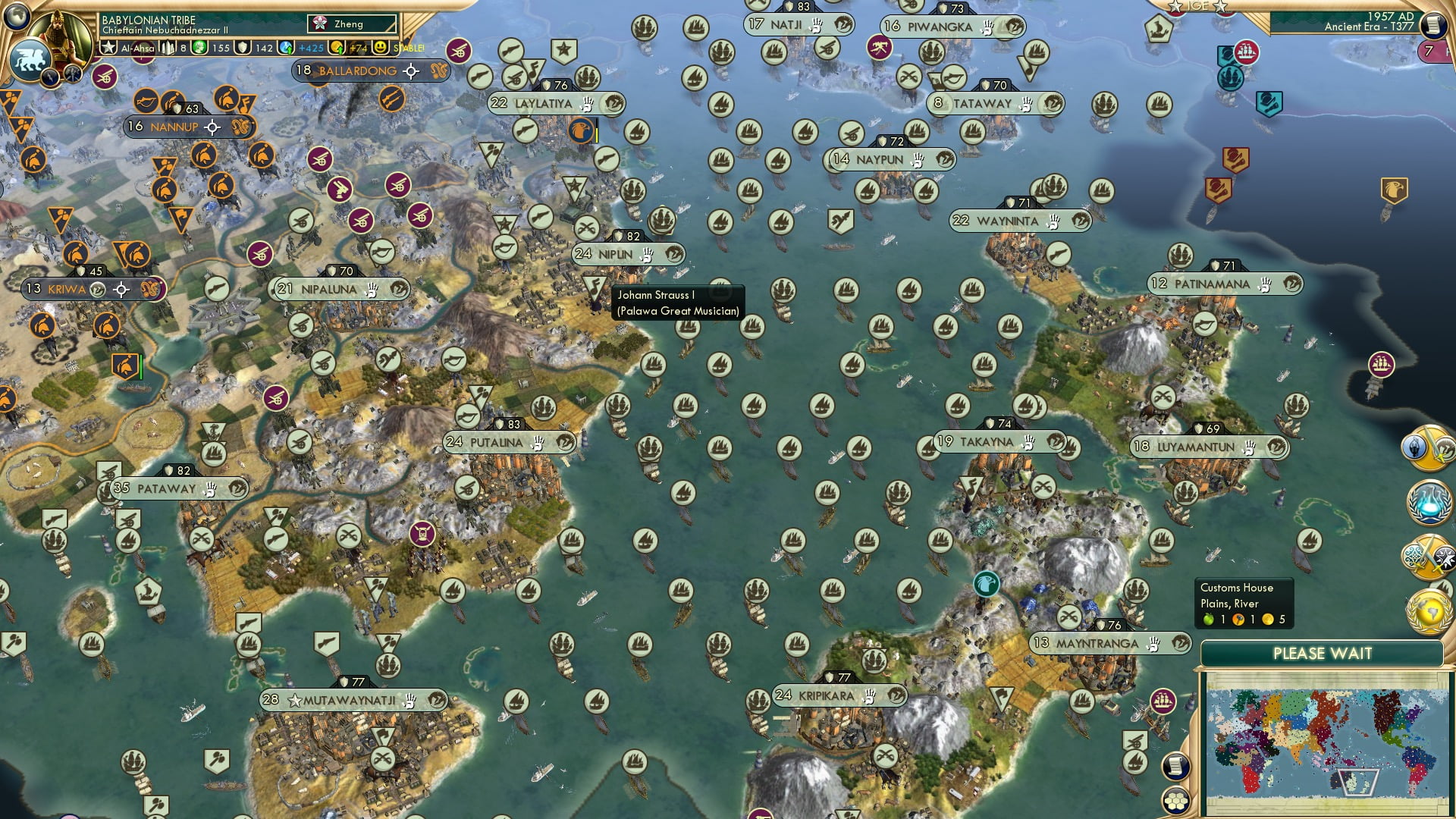Viewport: 1456px width, 819px height.
Task: Click on the world minimap
Action: (1326, 745)
